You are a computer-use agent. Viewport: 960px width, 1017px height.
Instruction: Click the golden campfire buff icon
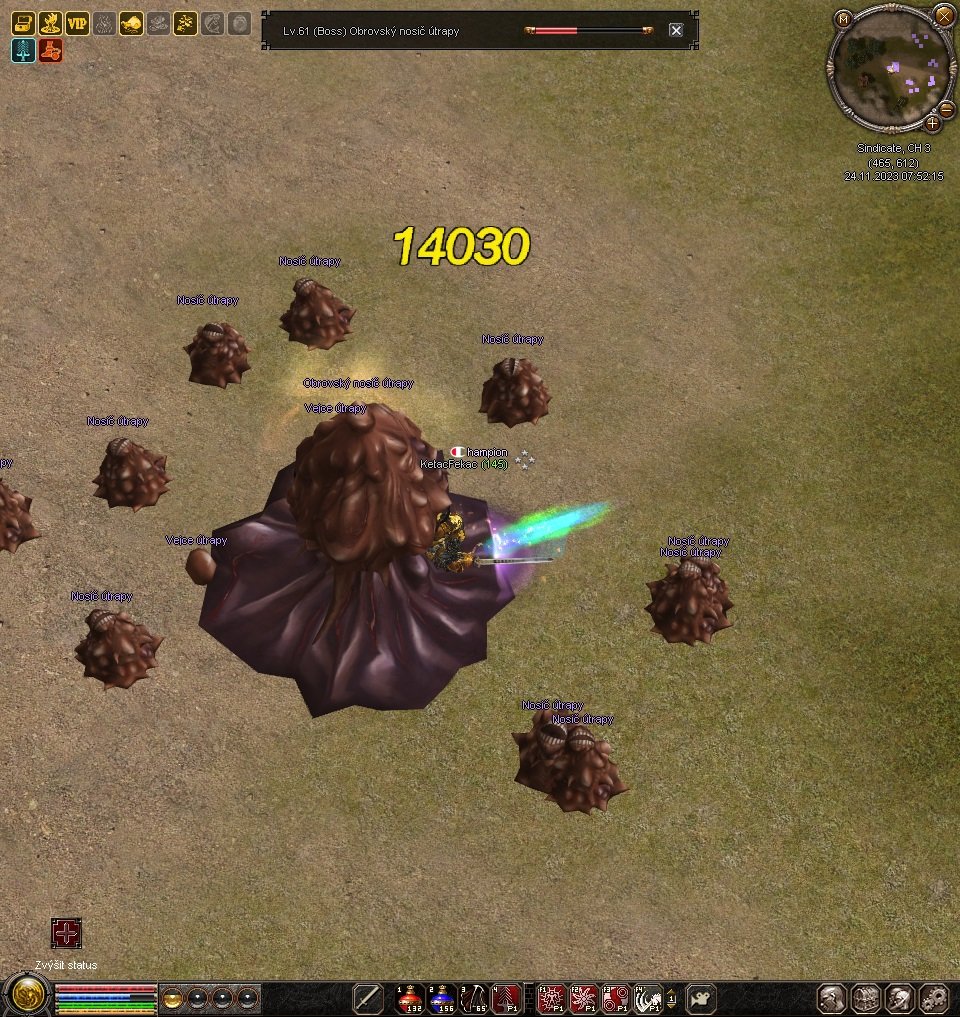50,24
